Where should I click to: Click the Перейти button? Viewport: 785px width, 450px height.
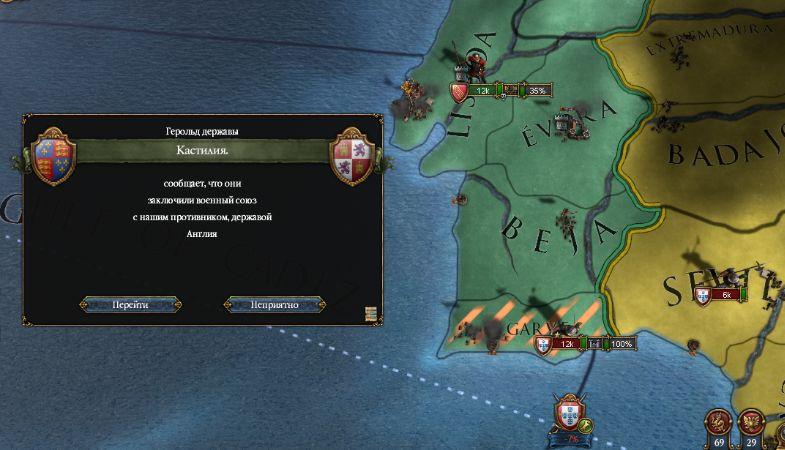click(130, 304)
